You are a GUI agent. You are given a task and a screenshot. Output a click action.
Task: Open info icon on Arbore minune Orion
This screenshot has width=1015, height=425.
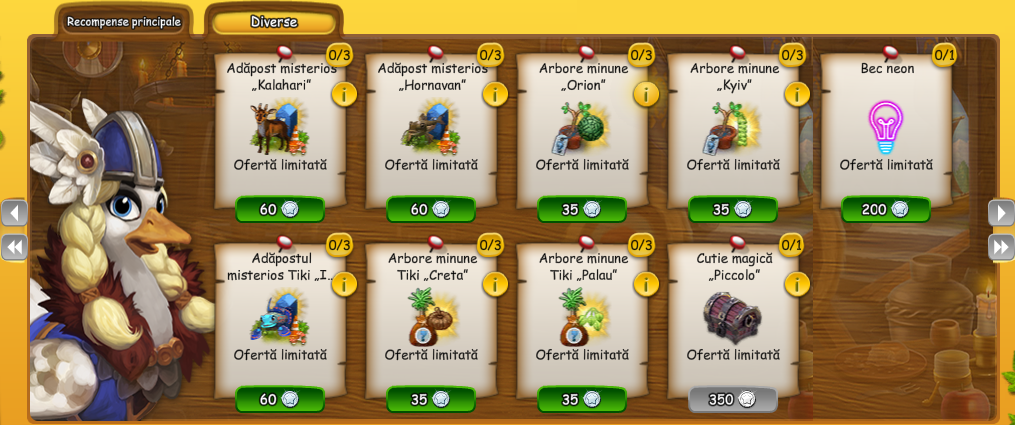point(646,94)
